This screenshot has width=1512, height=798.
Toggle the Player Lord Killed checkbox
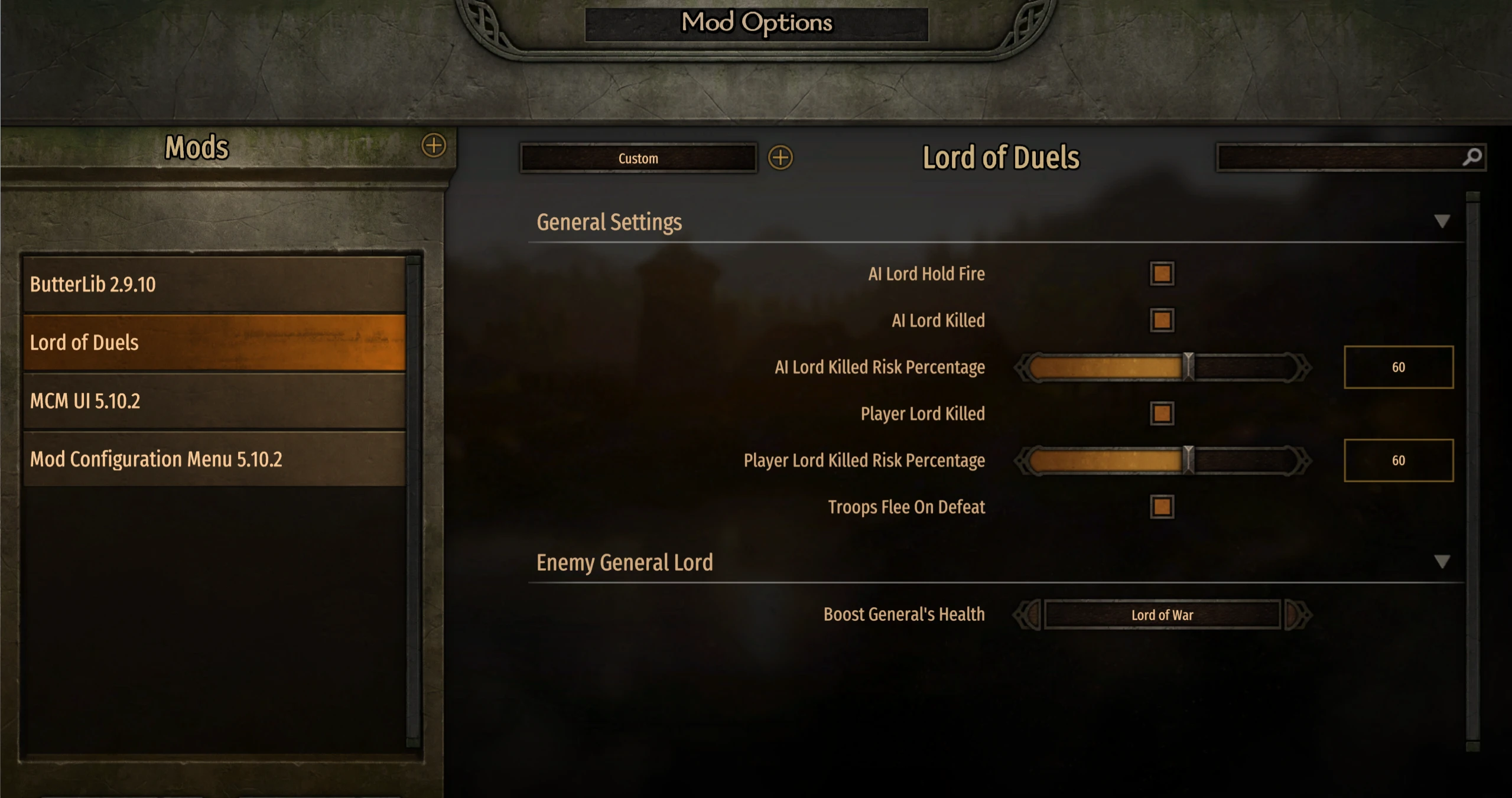tap(1162, 413)
